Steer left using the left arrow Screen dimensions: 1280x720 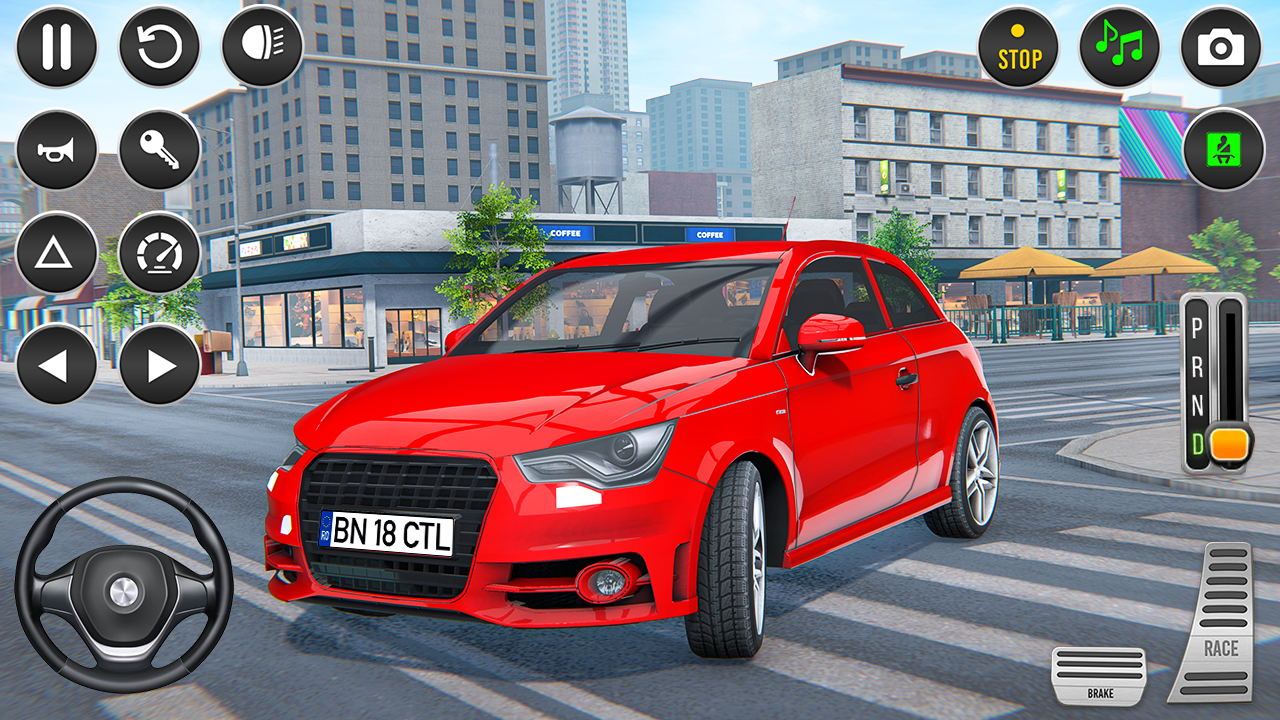tap(55, 366)
